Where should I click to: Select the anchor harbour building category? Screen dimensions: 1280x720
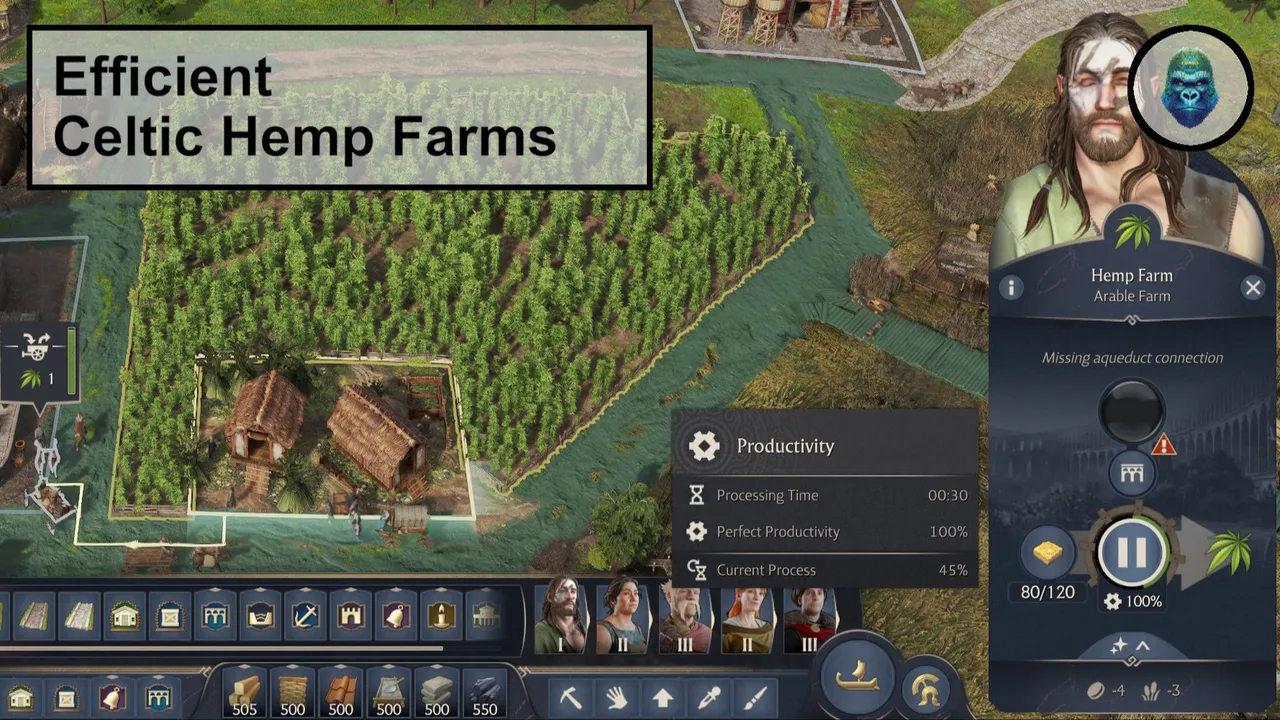[306, 615]
